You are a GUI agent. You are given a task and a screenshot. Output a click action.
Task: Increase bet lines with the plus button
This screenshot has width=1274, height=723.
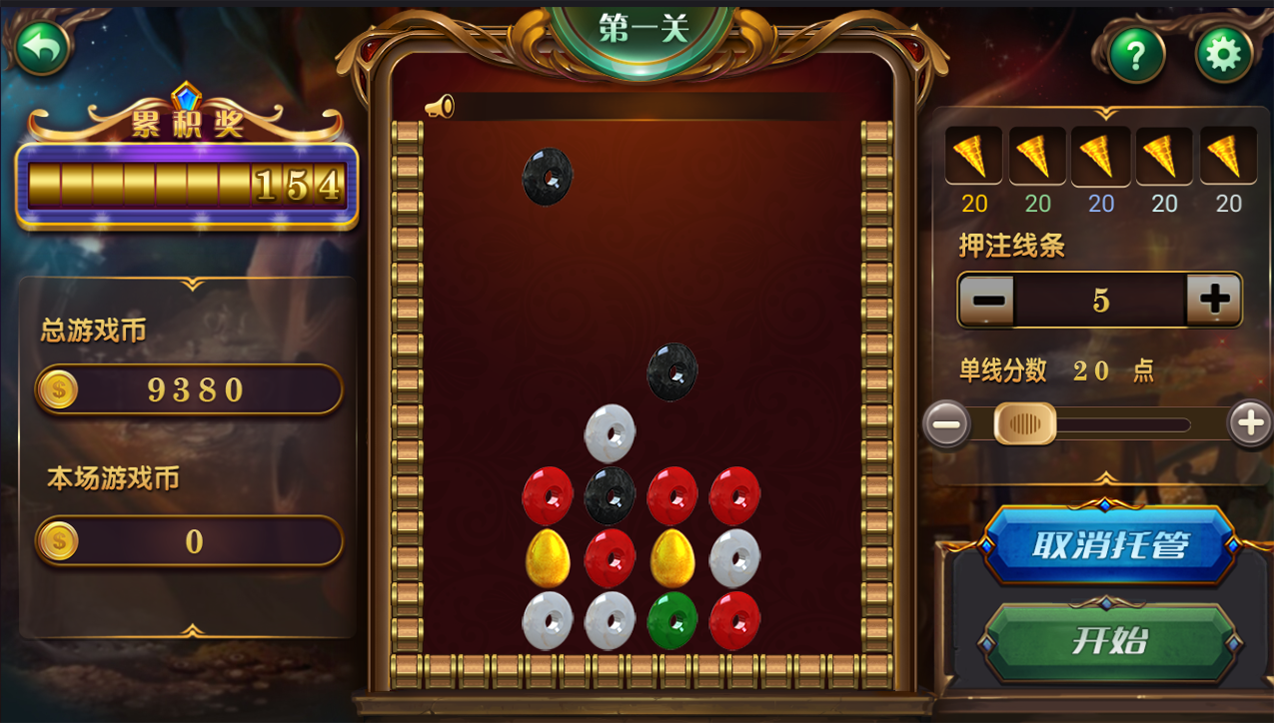point(1214,300)
